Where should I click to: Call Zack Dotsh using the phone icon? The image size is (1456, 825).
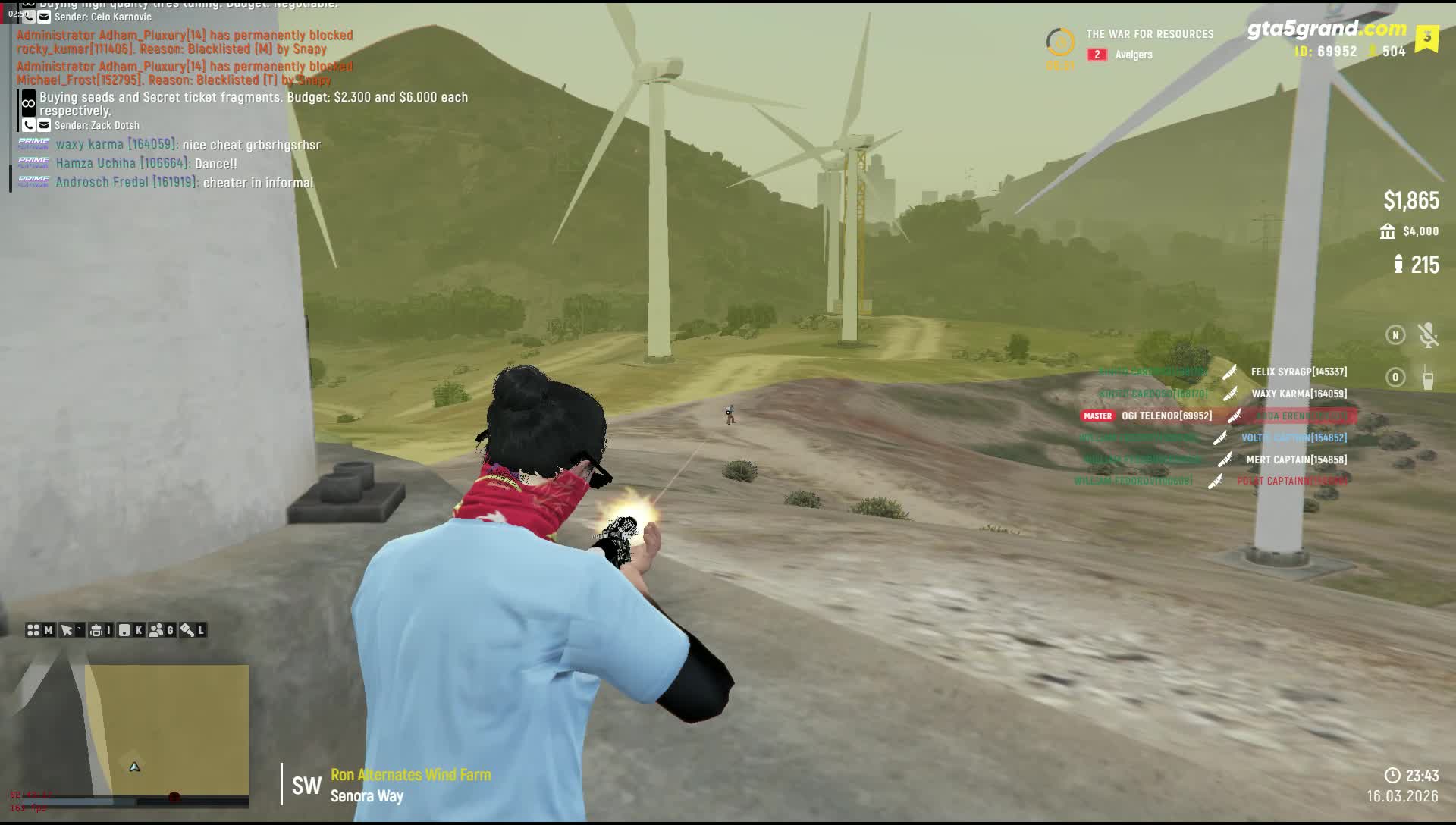click(x=29, y=125)
